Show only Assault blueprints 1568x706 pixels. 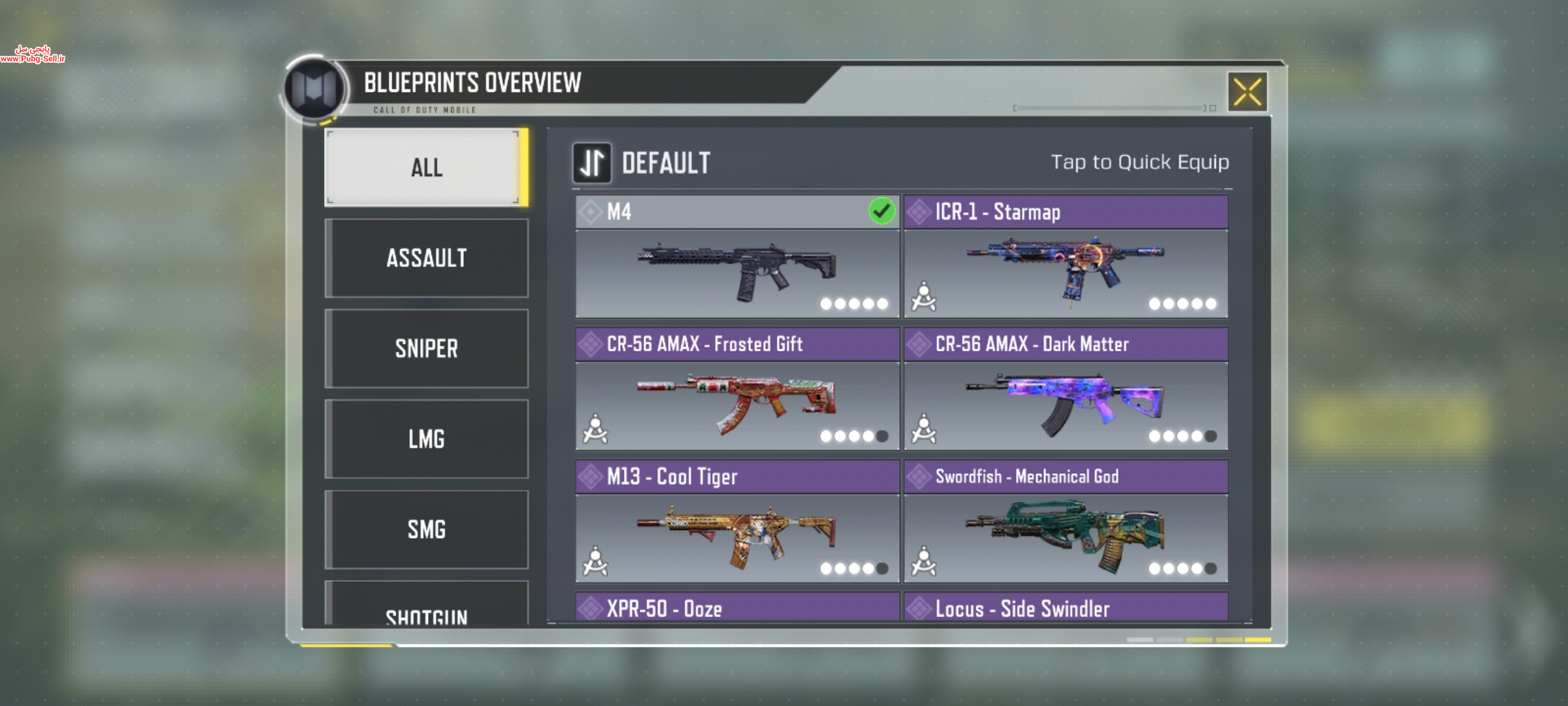point(426,258)
